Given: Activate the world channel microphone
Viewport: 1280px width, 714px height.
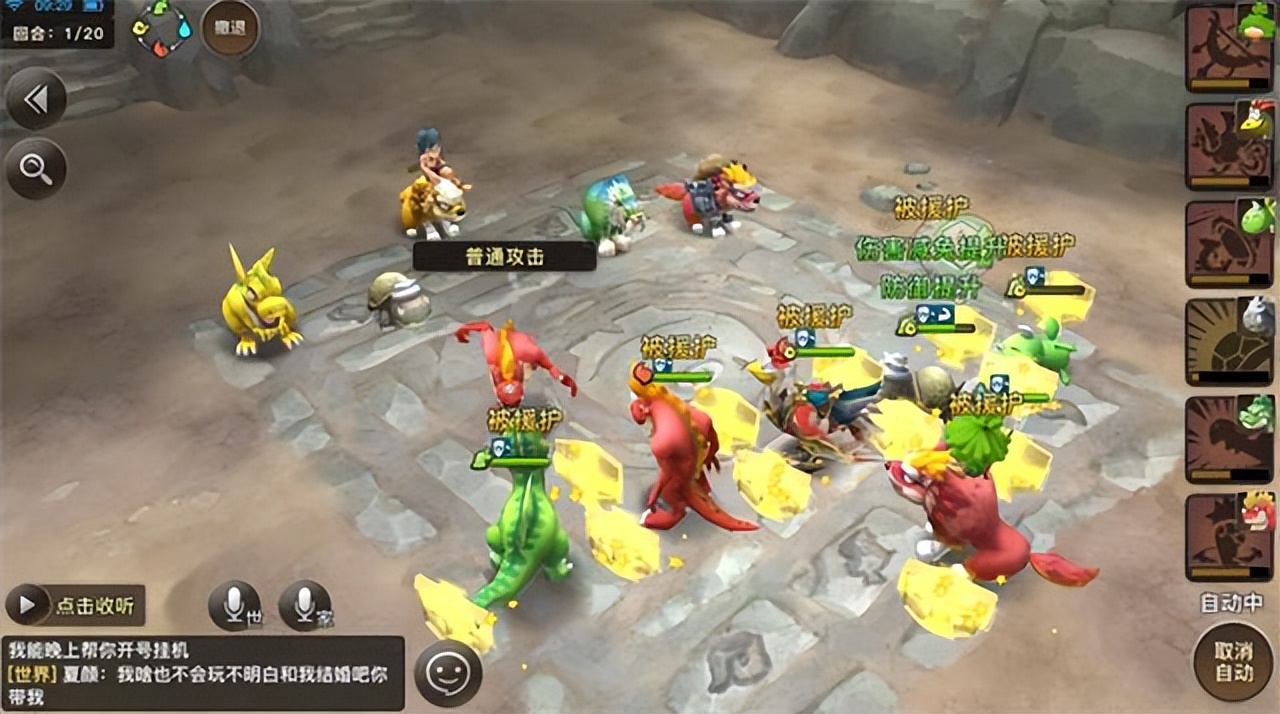Looking at the screenshot, I should tap(234, 605).
